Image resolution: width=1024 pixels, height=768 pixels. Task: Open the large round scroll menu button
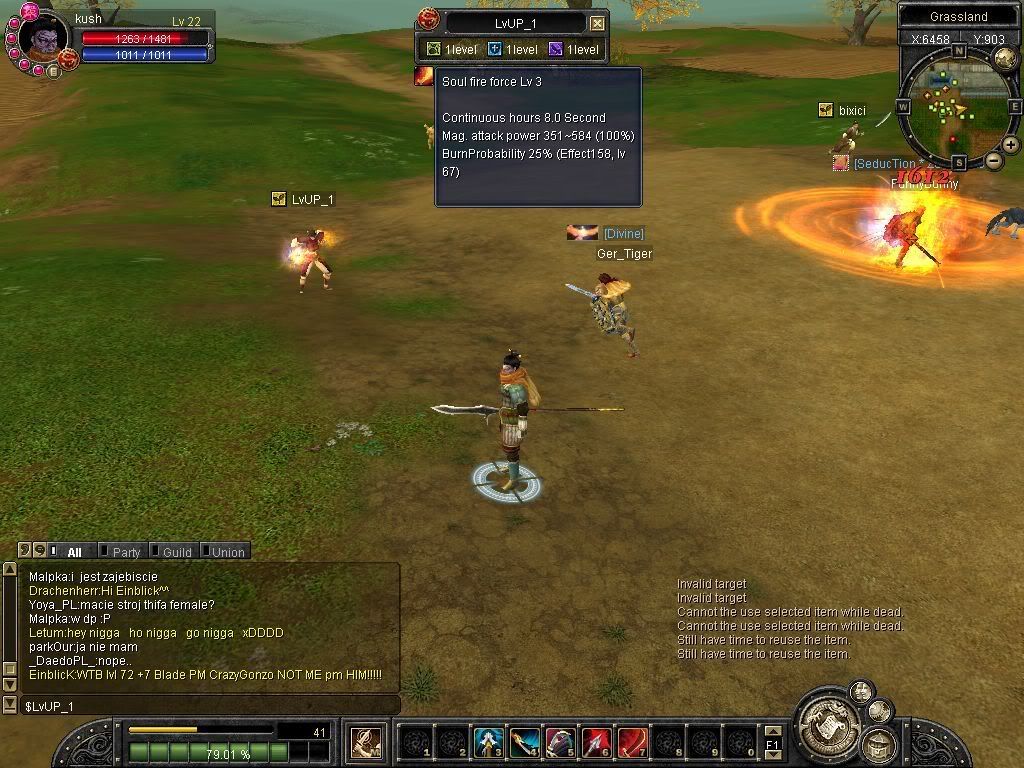[827, 718]
